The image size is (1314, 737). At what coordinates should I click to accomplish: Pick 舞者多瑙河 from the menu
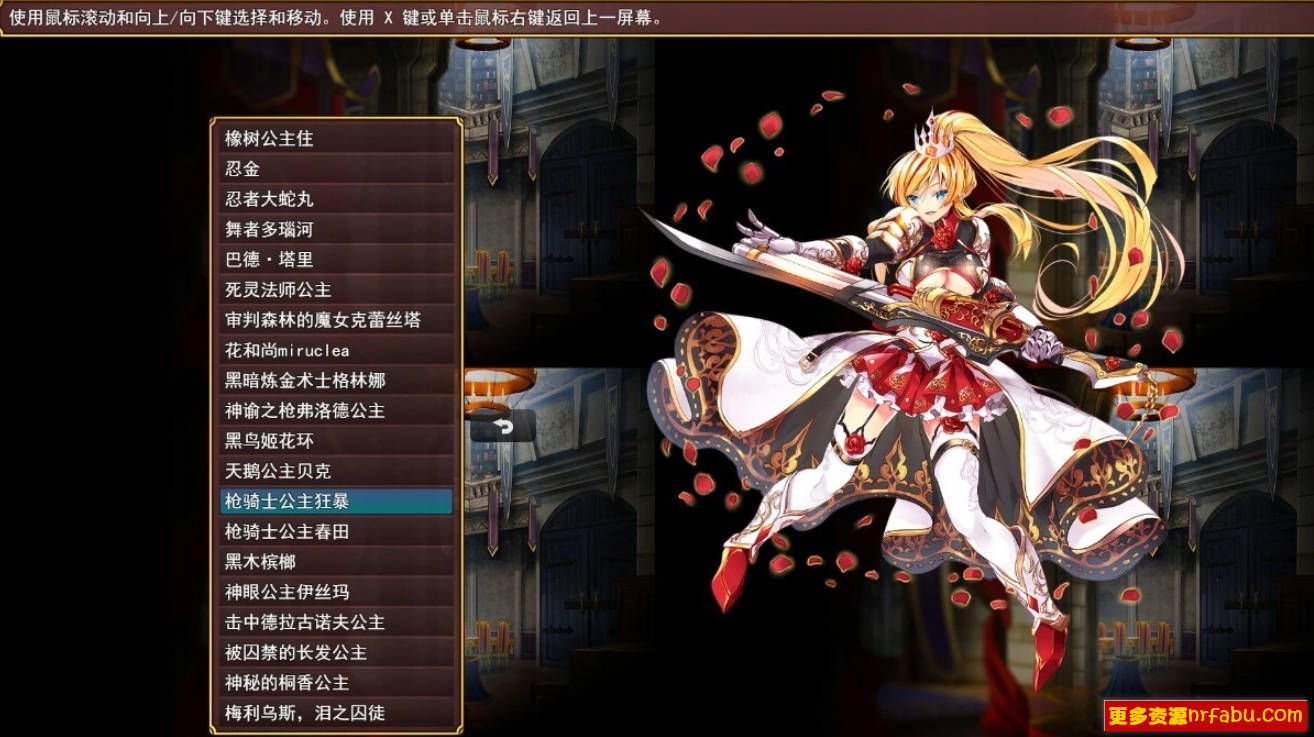coord(300,229)
